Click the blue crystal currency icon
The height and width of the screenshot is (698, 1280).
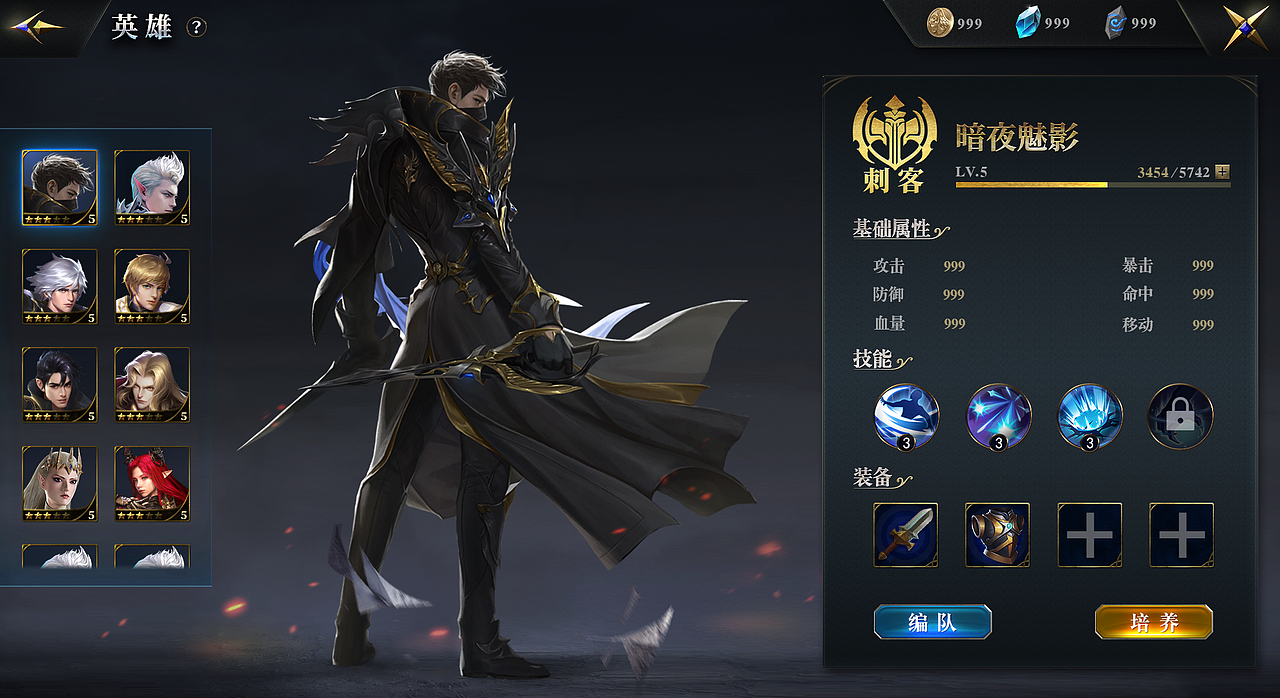(1028, 22)
